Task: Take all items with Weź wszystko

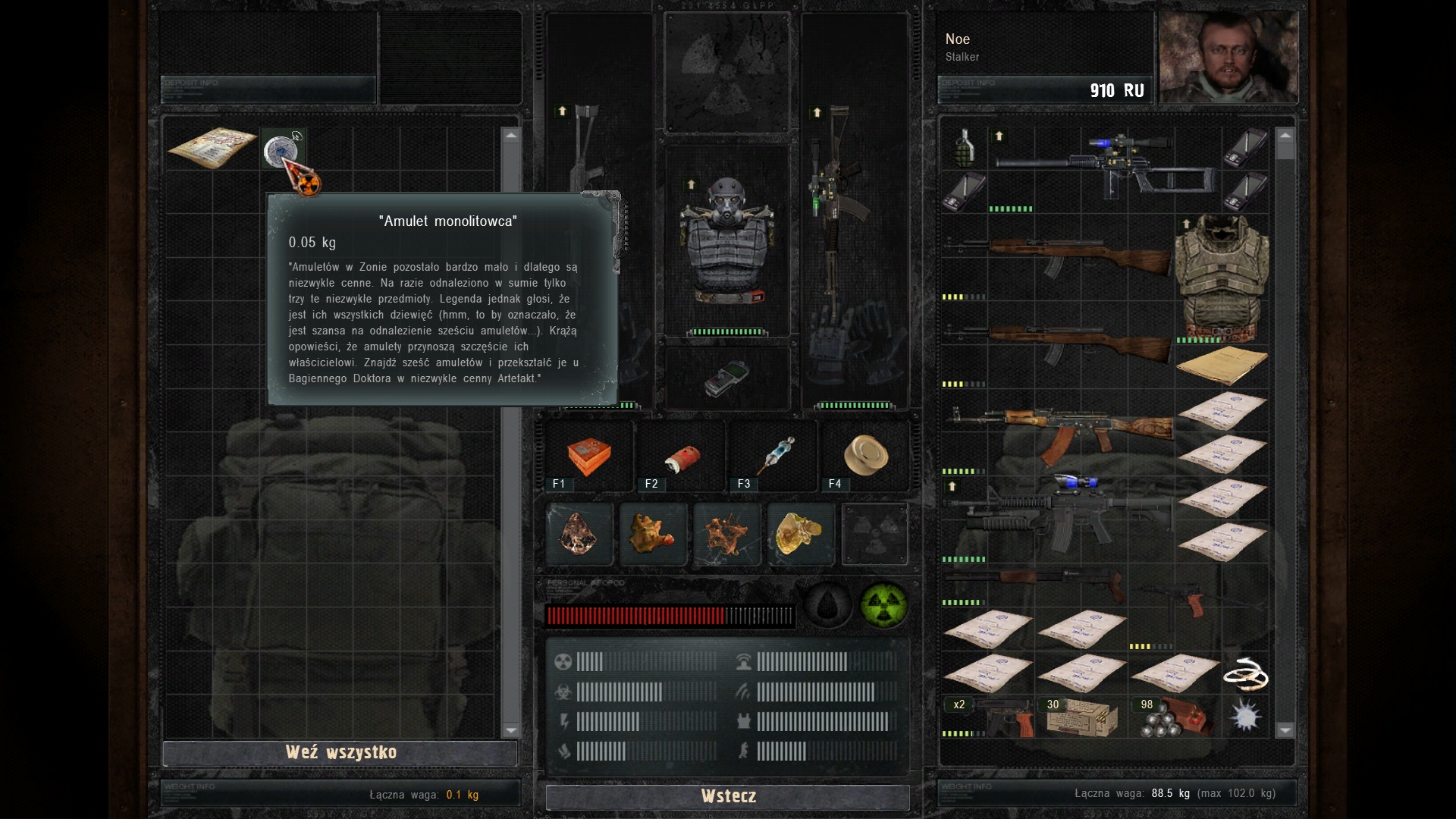Action: (340, 752)
